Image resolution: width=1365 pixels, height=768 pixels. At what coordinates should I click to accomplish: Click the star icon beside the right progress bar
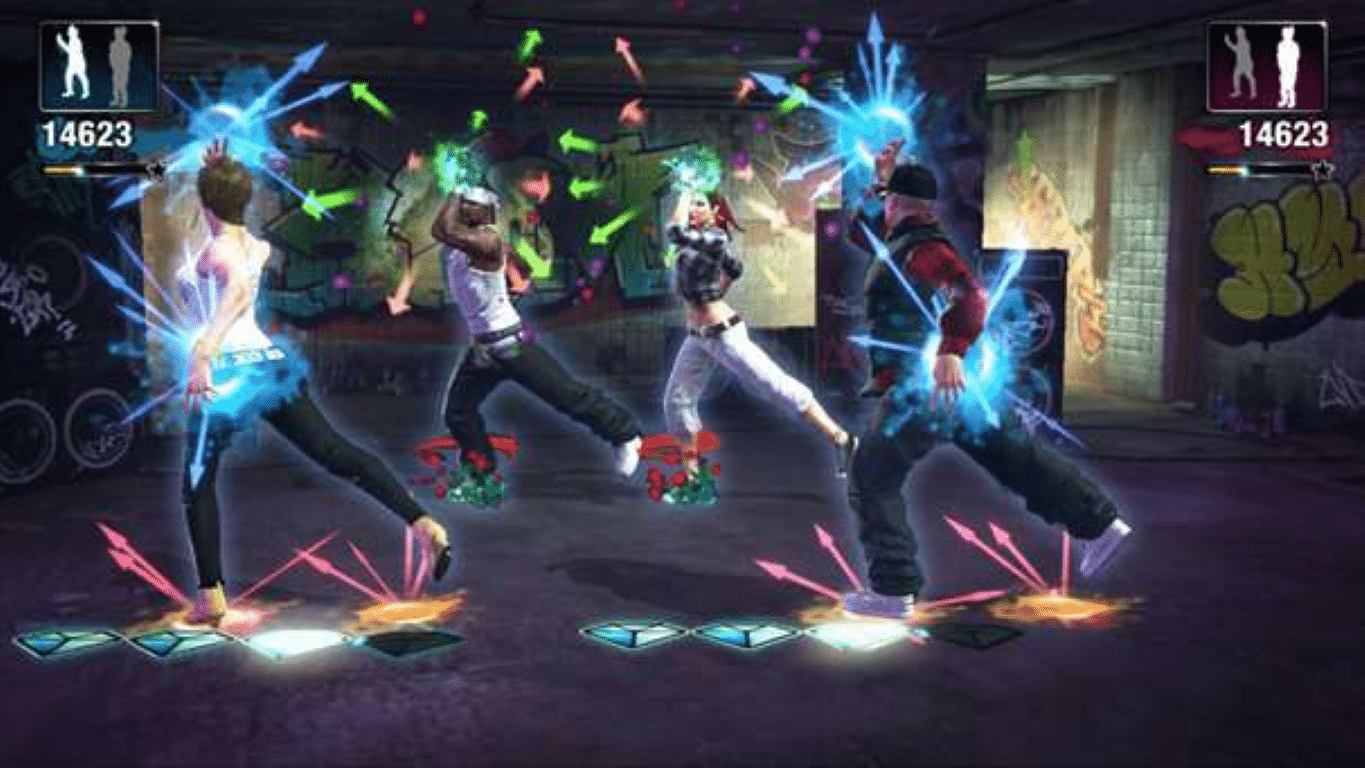(x=1323, y=170)
